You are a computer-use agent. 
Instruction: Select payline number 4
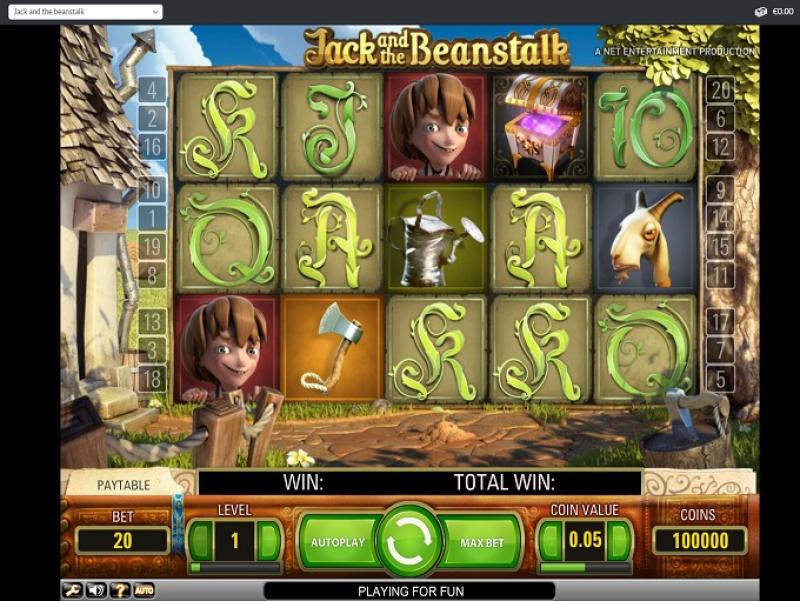[x=152, y=89]
